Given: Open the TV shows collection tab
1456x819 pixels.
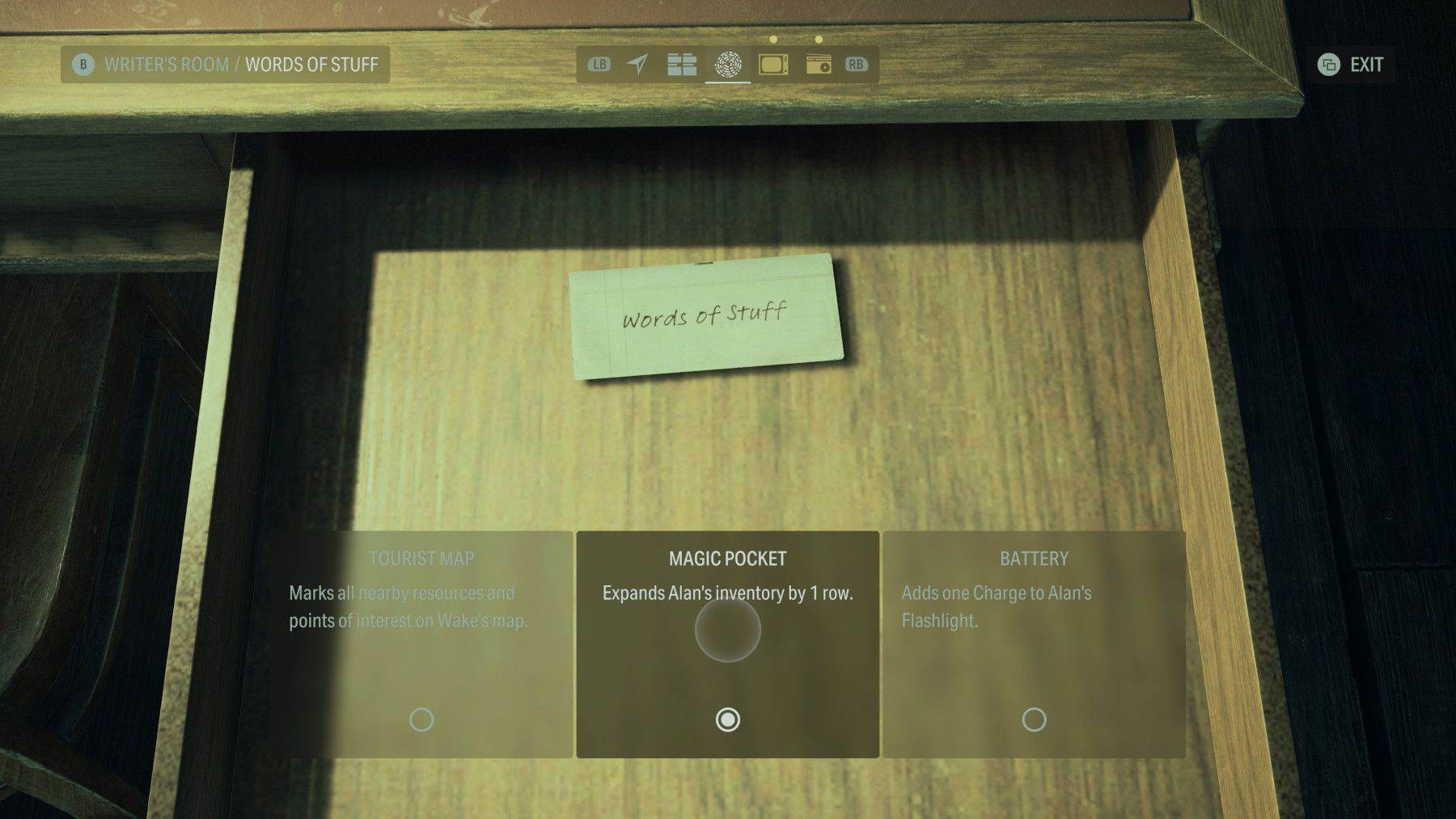Looking at the screenshot, I should click(775, 65).
